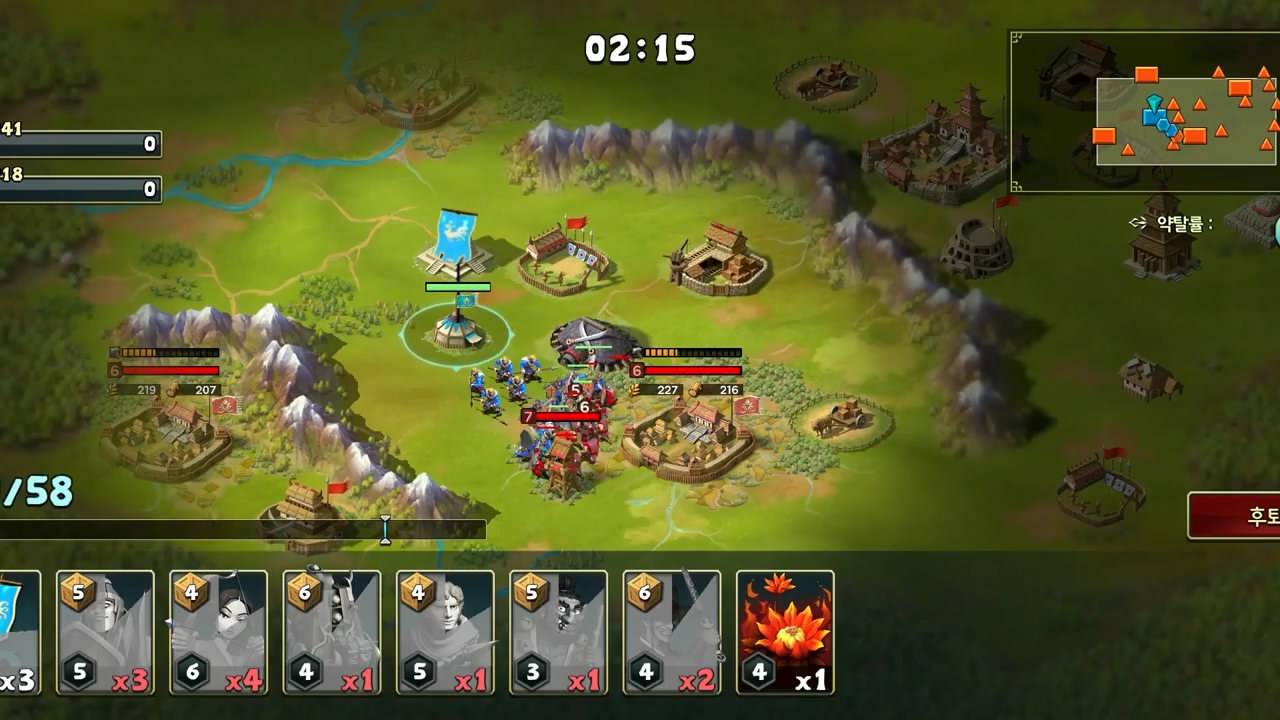Screen dimensions: 1280x720
Task: Select the spear warrior card marked x2
Action: (x=672, y=632)
